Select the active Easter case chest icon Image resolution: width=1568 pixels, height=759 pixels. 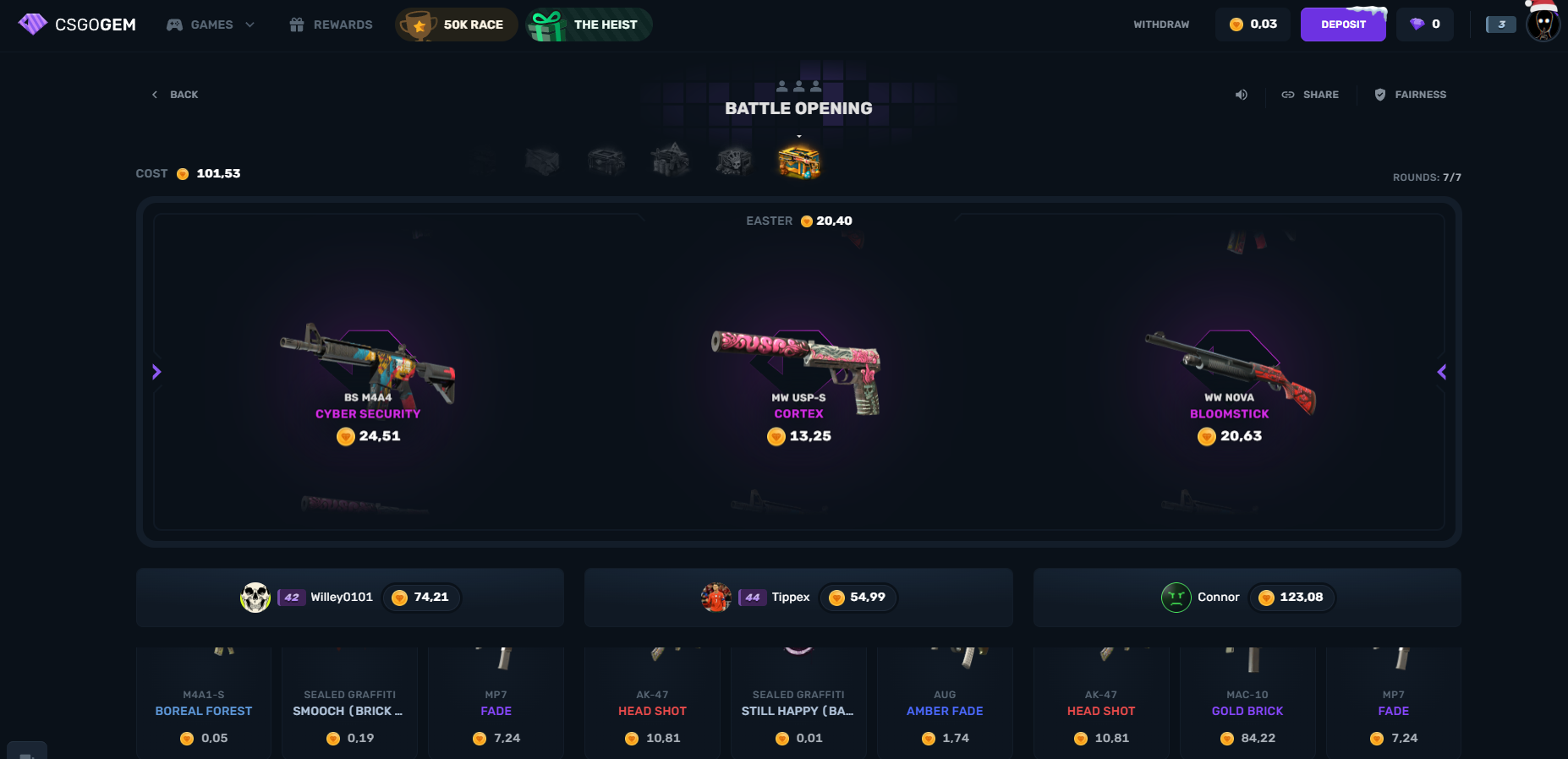(x=798, y=161)
